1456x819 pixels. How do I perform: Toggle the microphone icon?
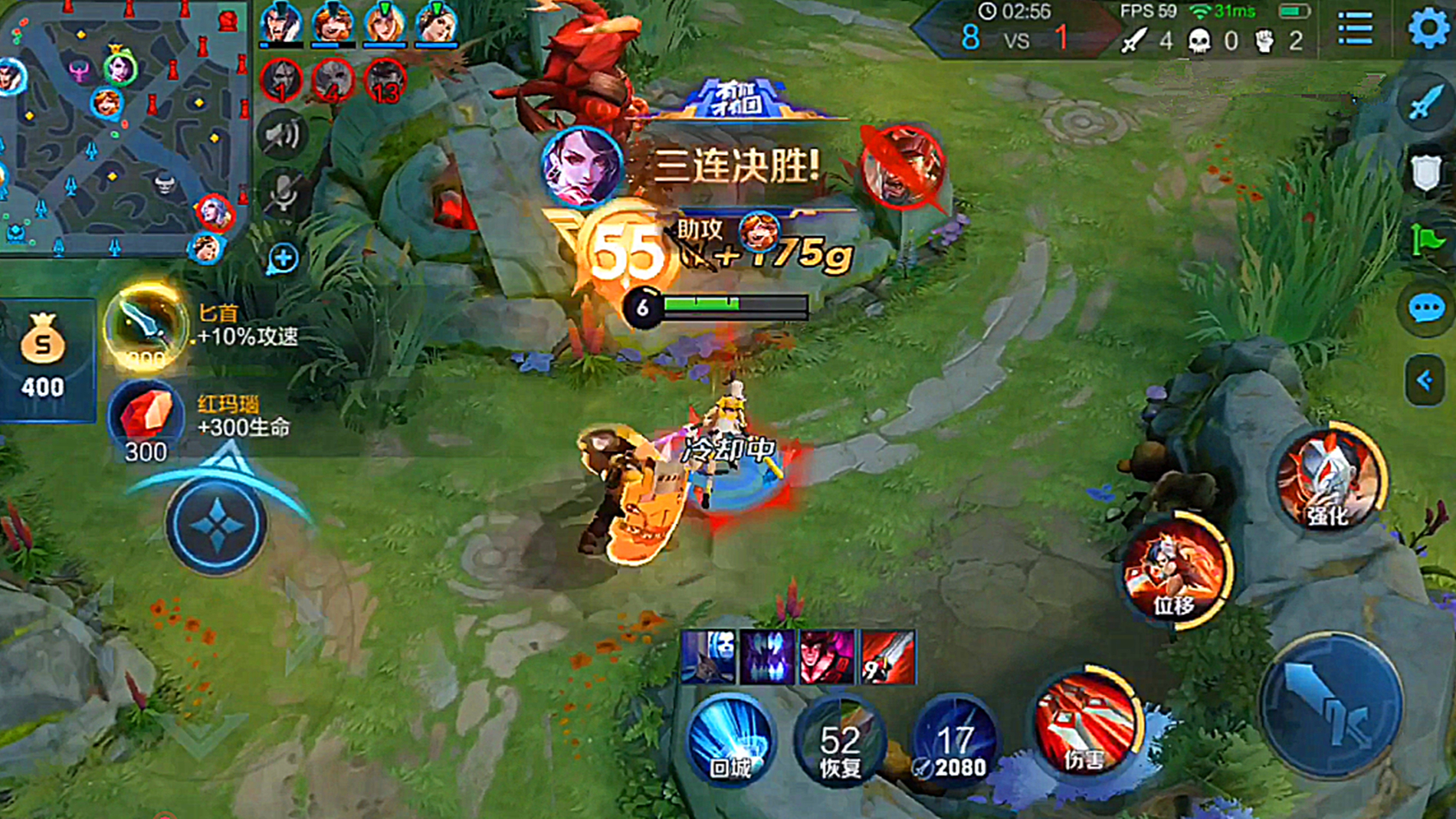(282, 193)
